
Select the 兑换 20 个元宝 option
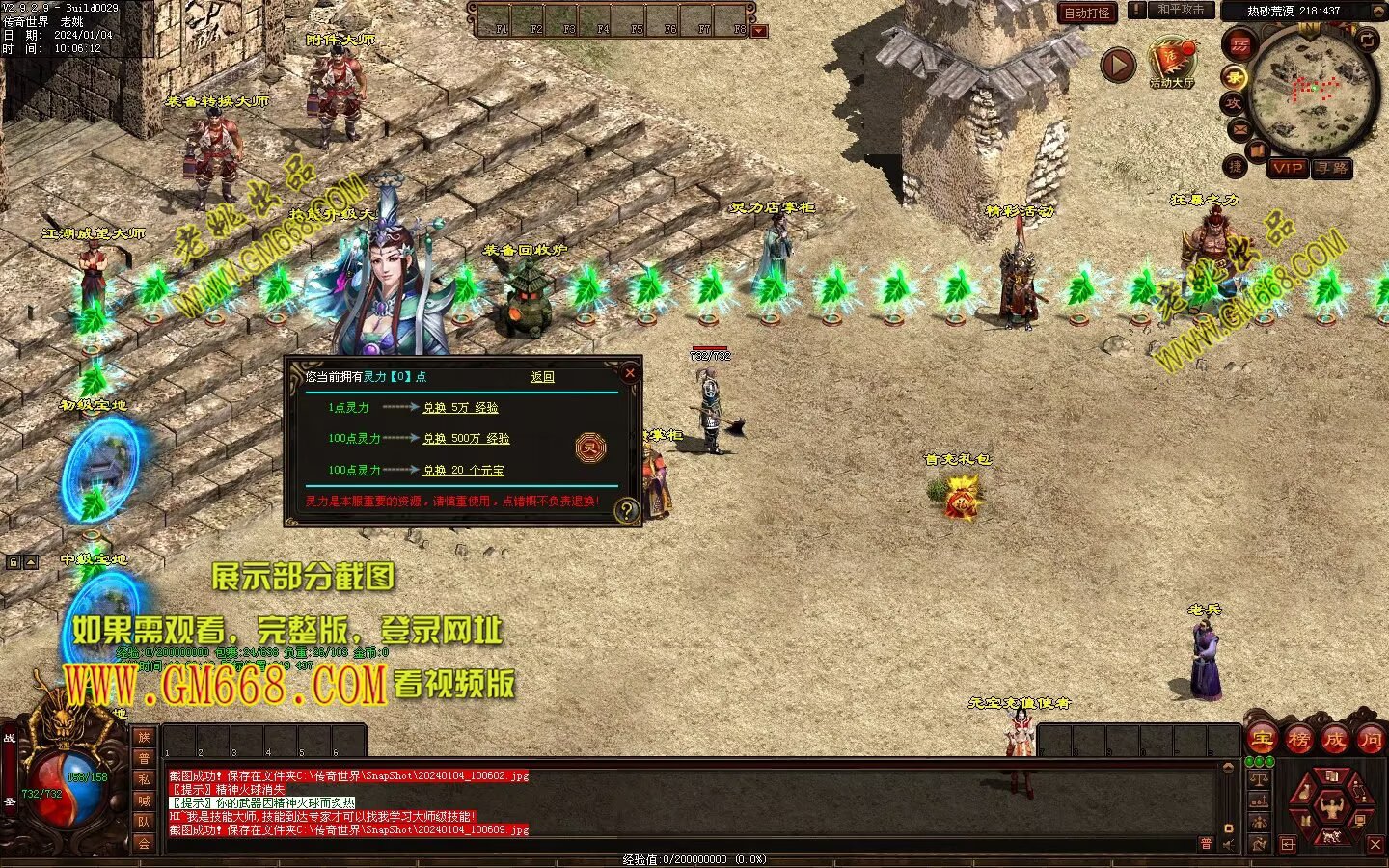(463, 471)
